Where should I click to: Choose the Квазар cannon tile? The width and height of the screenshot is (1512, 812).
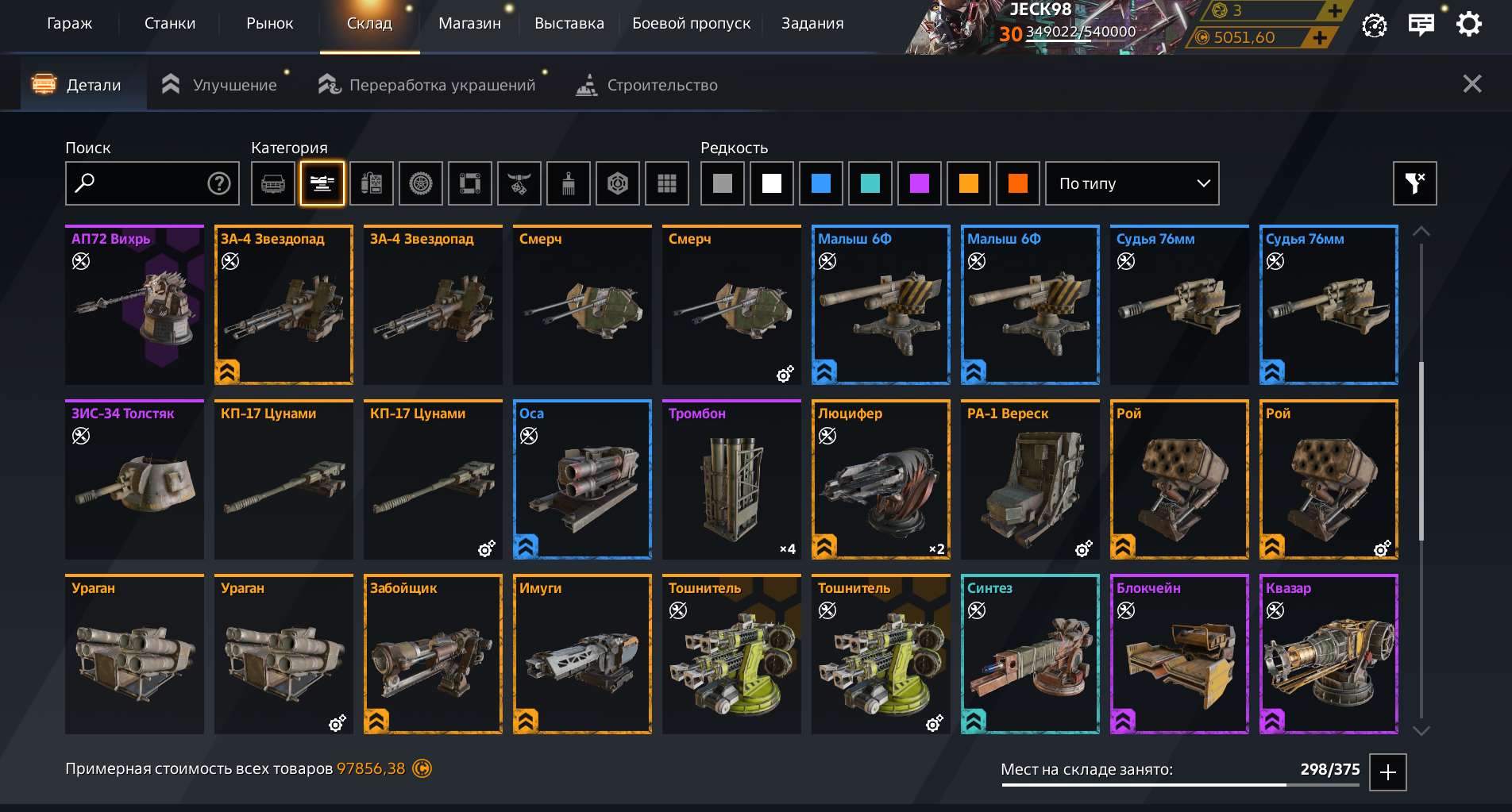1329,655
